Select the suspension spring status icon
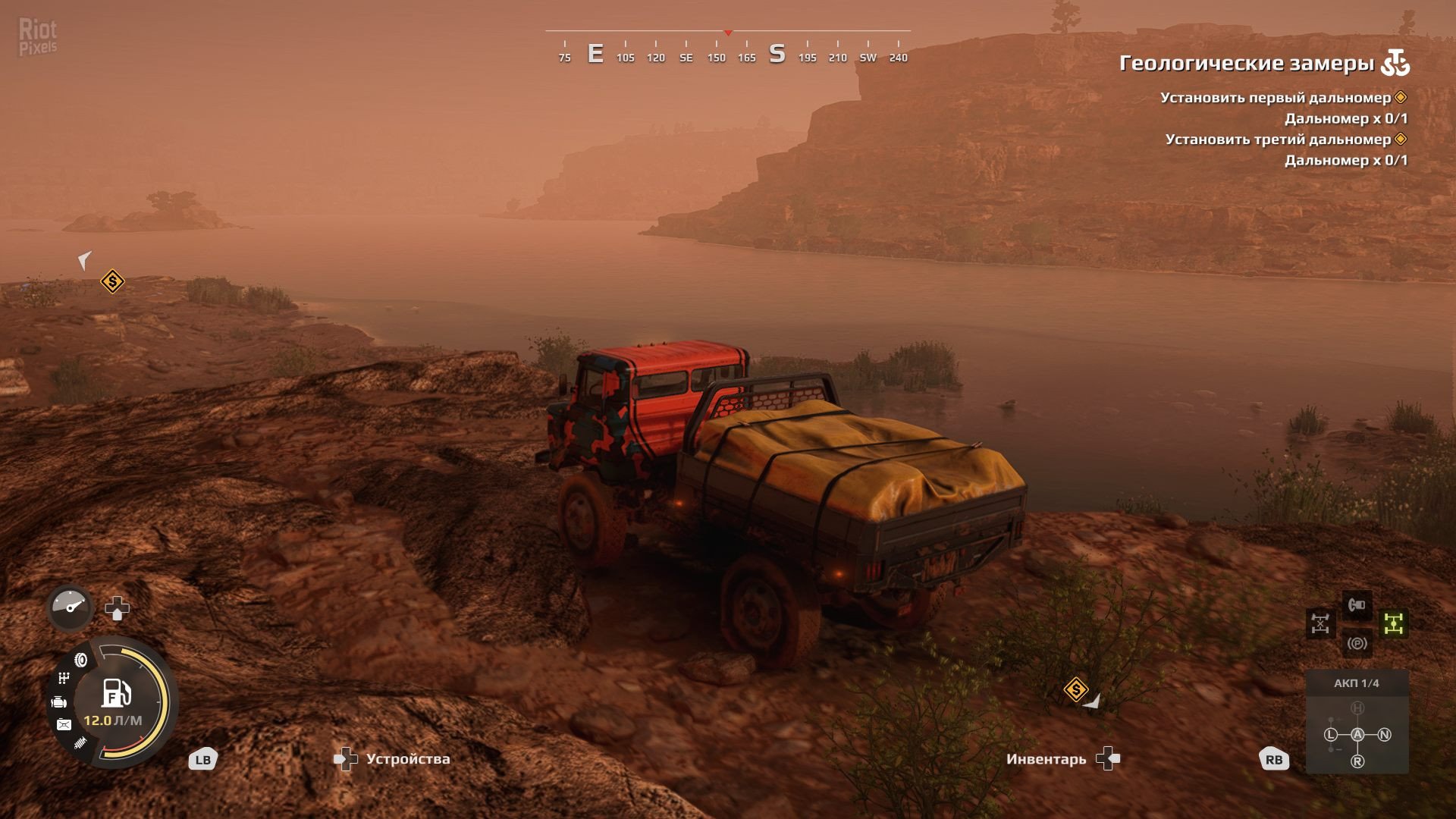Screen dimensions: 1456x819 coord(80,744)
